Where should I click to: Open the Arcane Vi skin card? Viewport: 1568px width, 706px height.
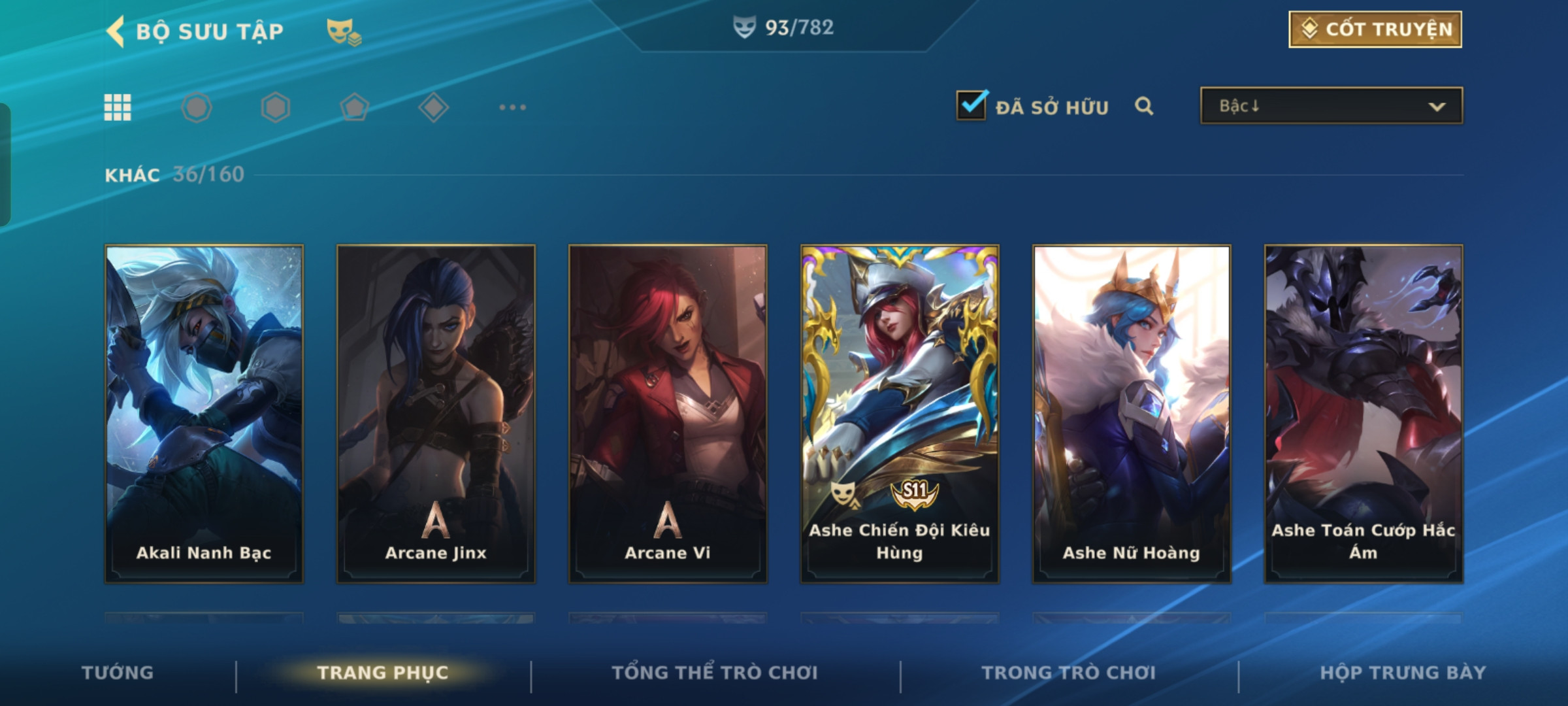[x=668, y=413]
